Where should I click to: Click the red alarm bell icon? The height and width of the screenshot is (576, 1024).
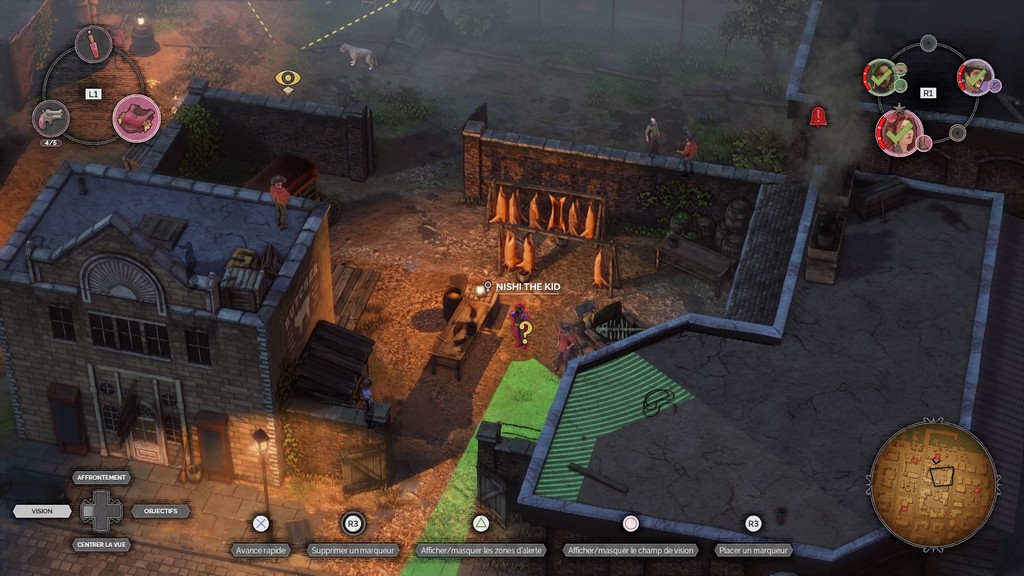[818, 116]
